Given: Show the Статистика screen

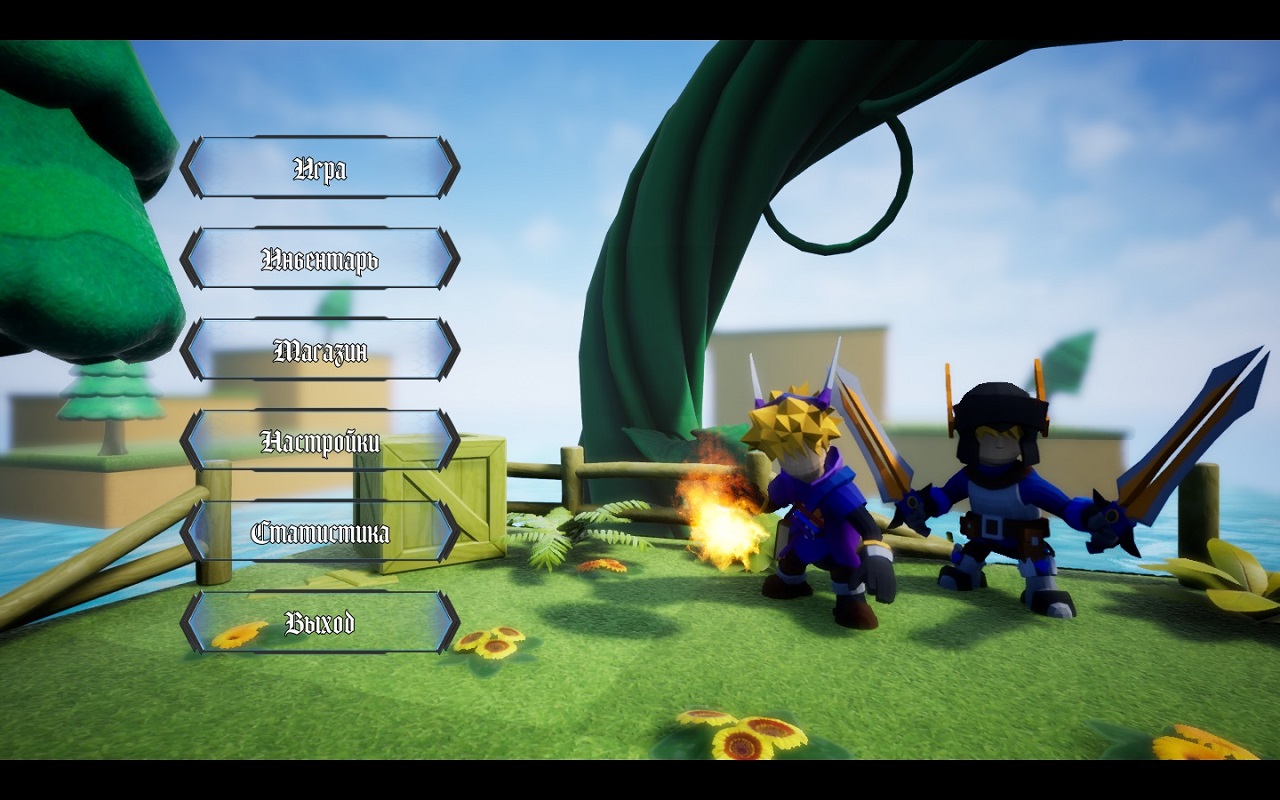Looking at the screenshot, I should (x=320, y=532).
